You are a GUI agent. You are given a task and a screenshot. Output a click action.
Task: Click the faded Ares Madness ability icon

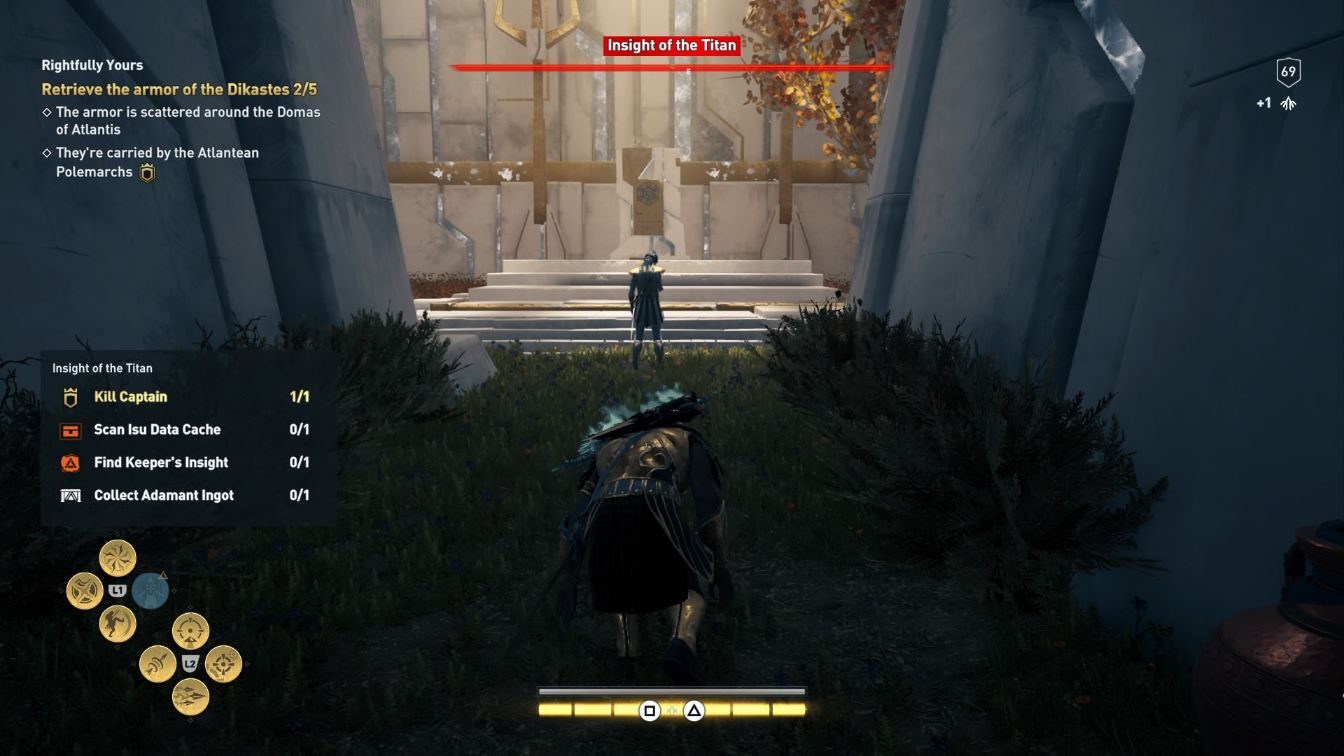tap(149, 590)
